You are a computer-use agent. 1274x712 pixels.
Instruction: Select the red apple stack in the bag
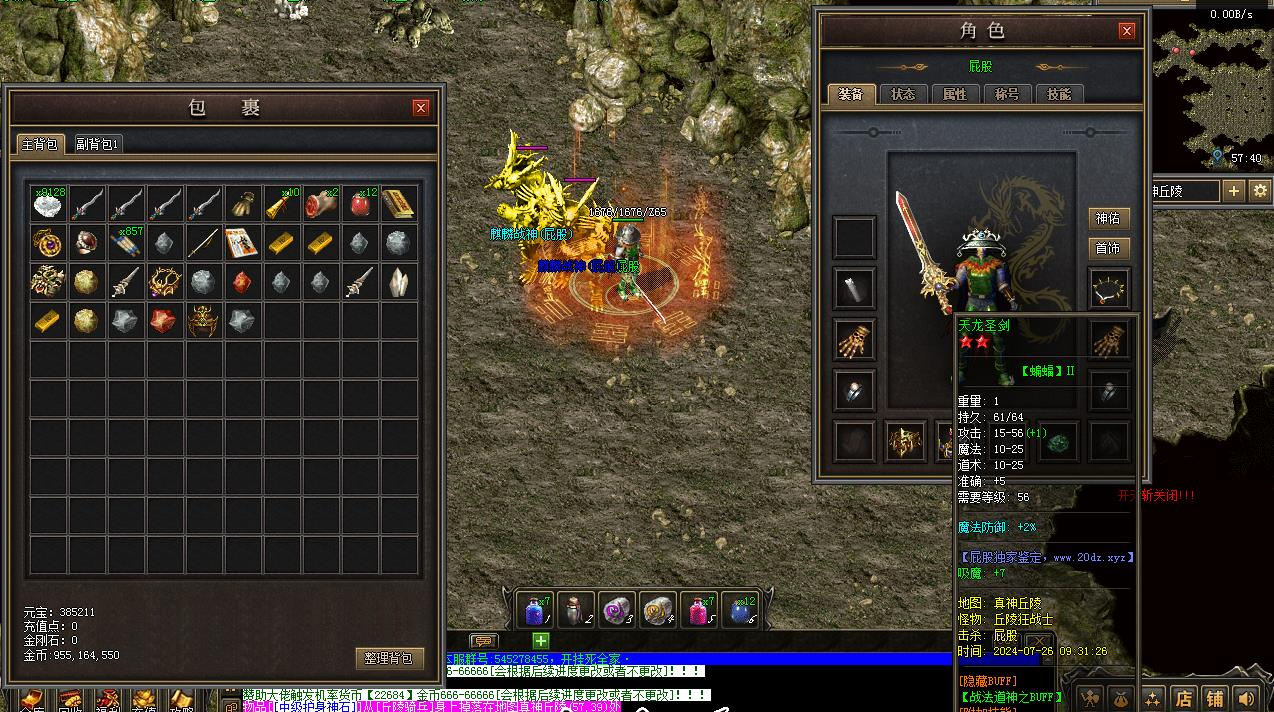click(360, 205)
